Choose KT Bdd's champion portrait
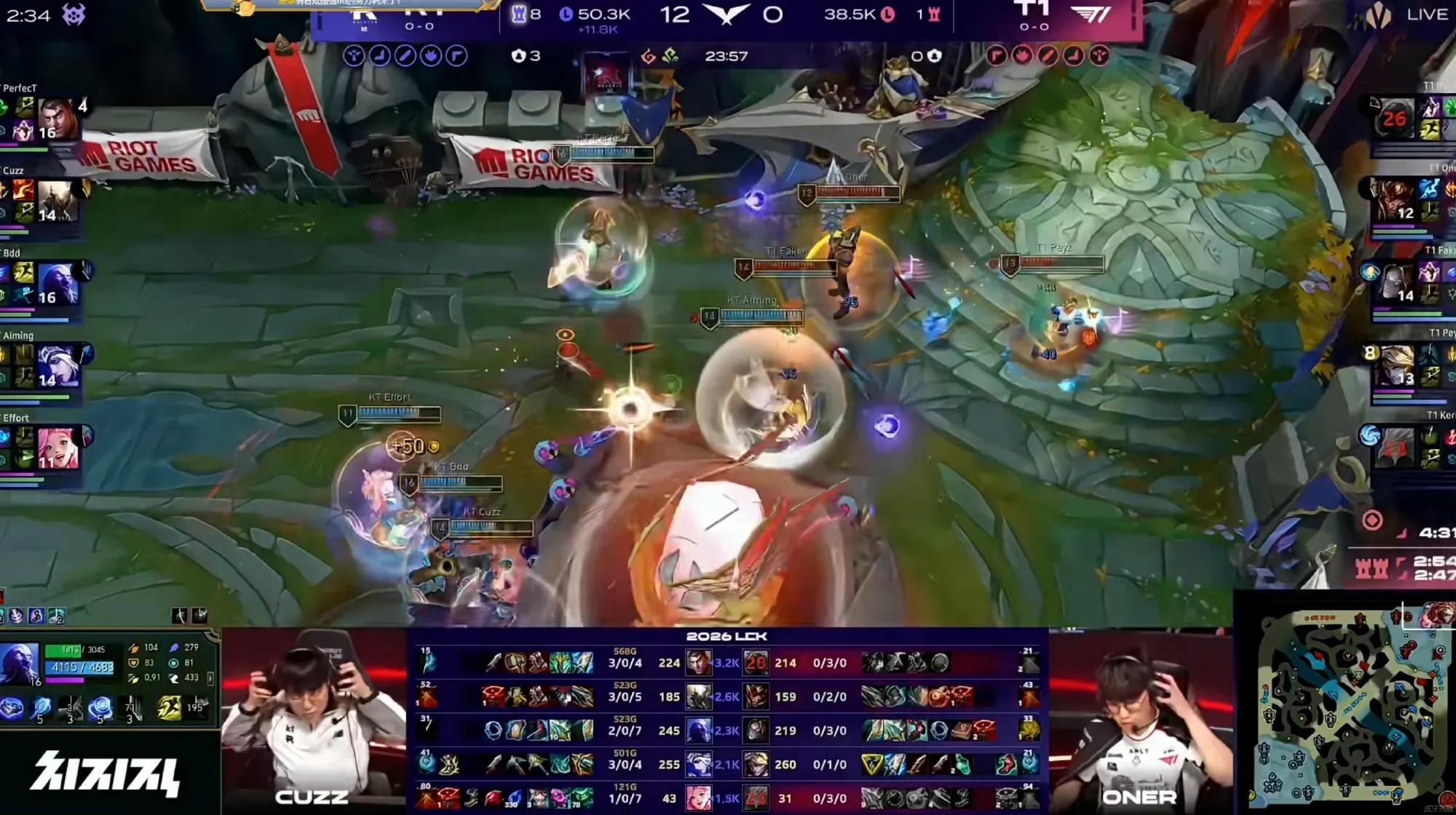 point(58,283)
